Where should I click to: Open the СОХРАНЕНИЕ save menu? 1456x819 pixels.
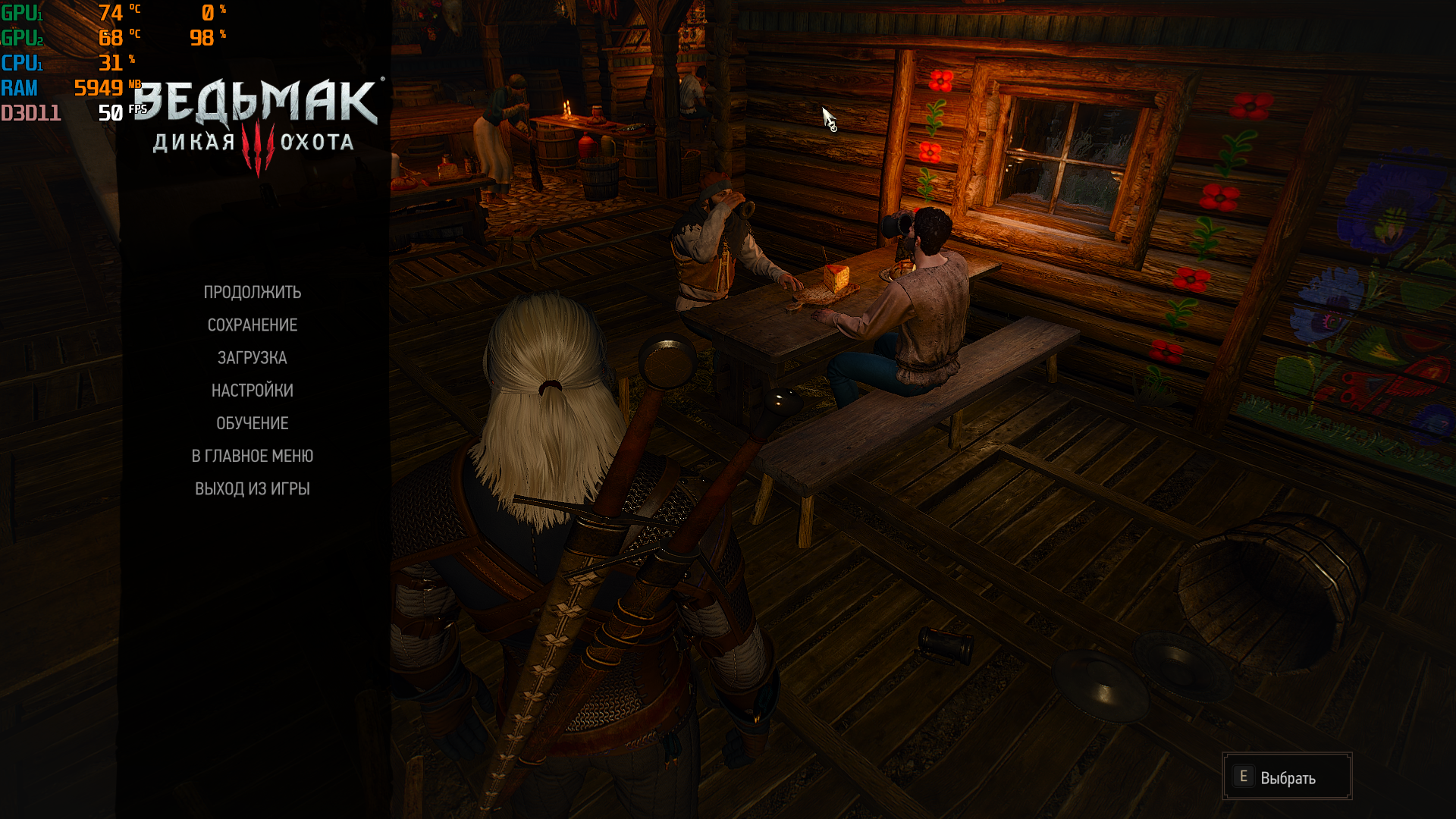[252, 325]
